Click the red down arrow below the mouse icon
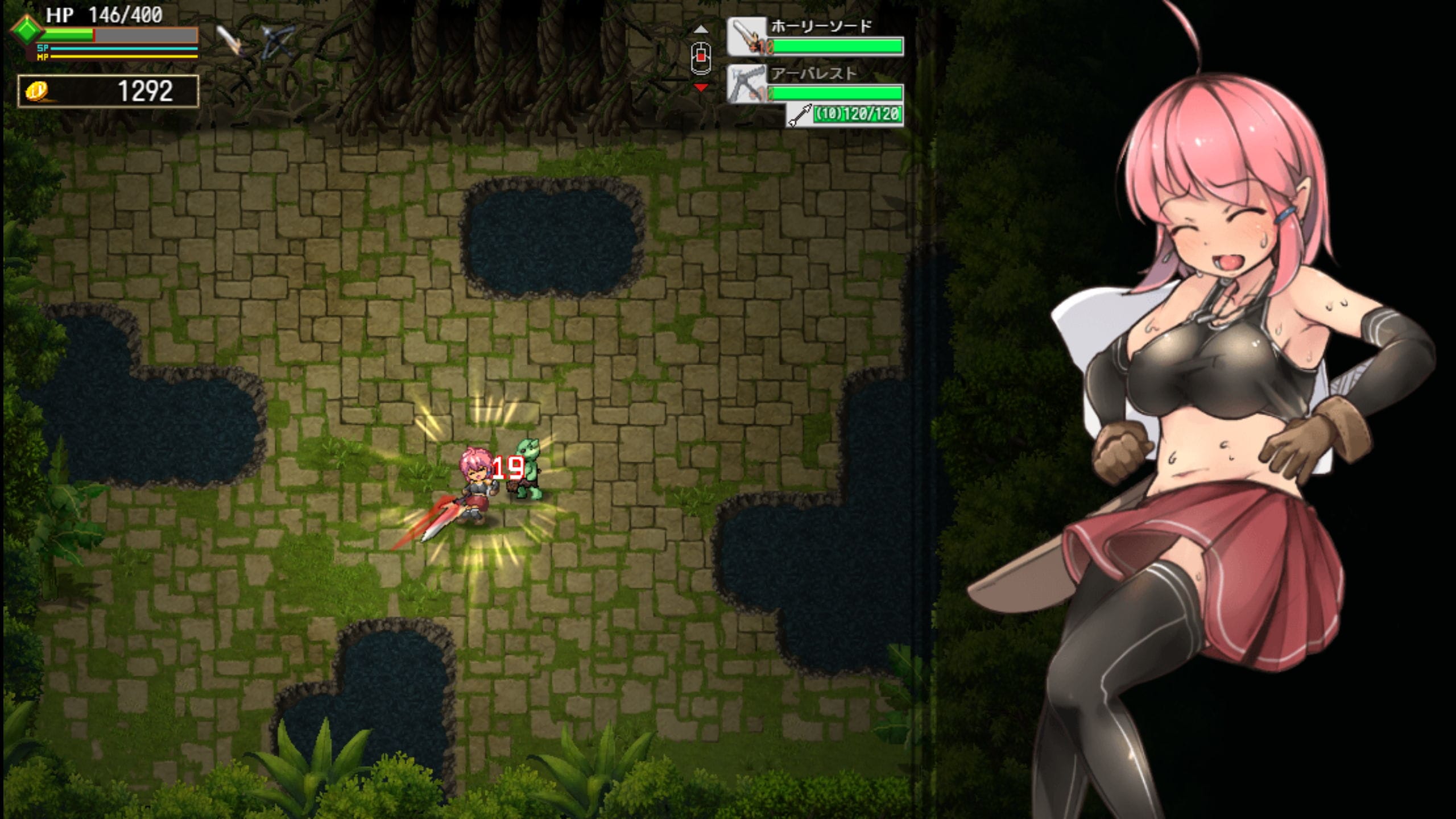 (701, 88)
